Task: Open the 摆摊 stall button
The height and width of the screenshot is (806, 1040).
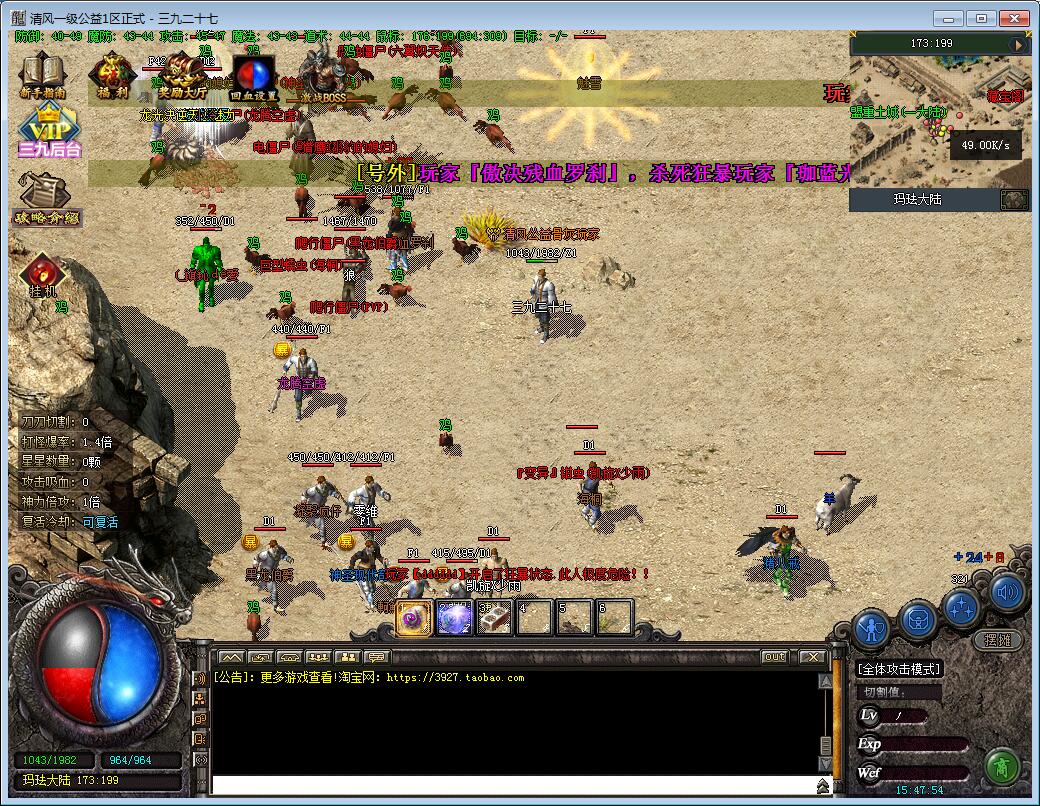Action: coord(997,639)
